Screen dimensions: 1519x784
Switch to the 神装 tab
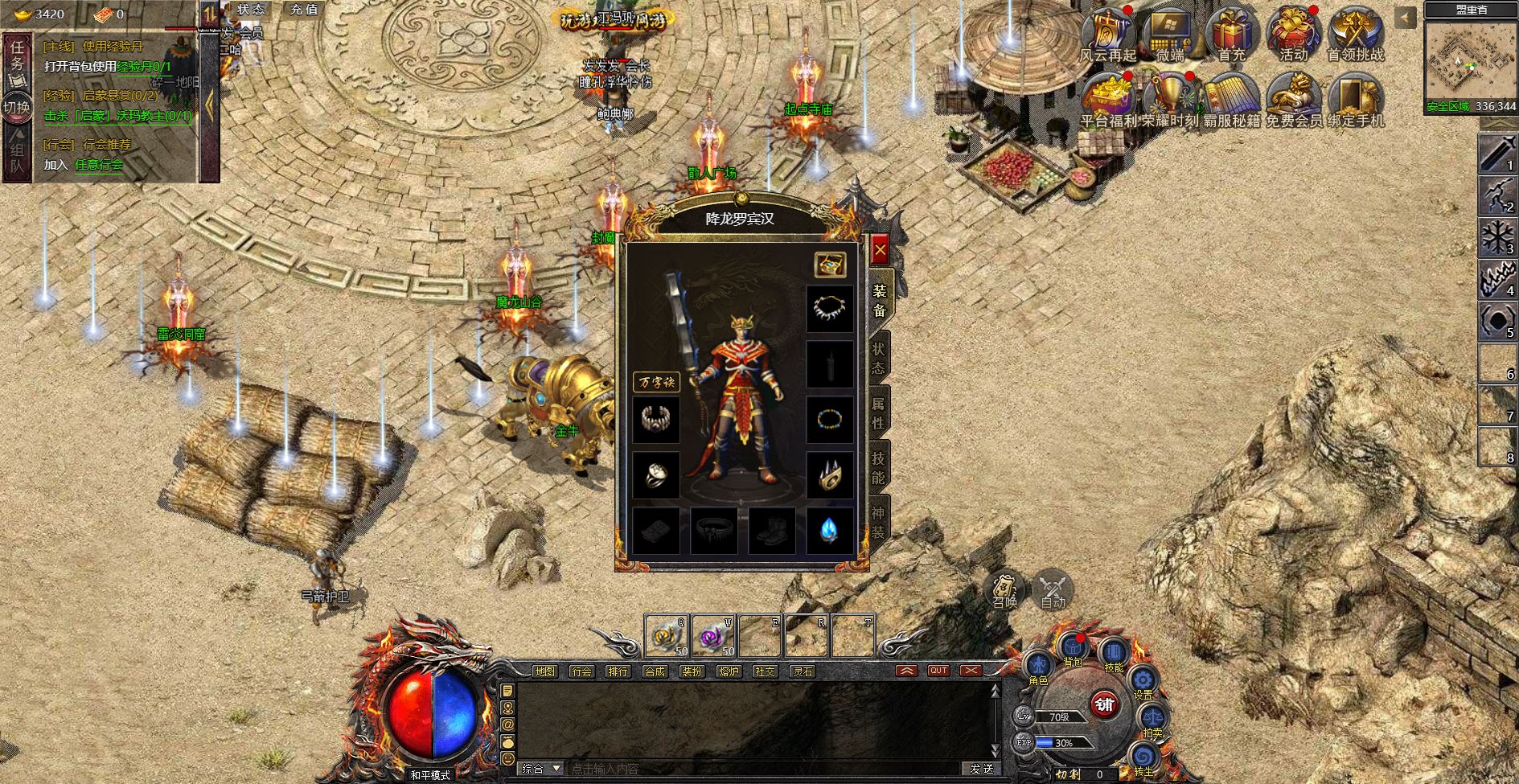(x=878, y=523)
